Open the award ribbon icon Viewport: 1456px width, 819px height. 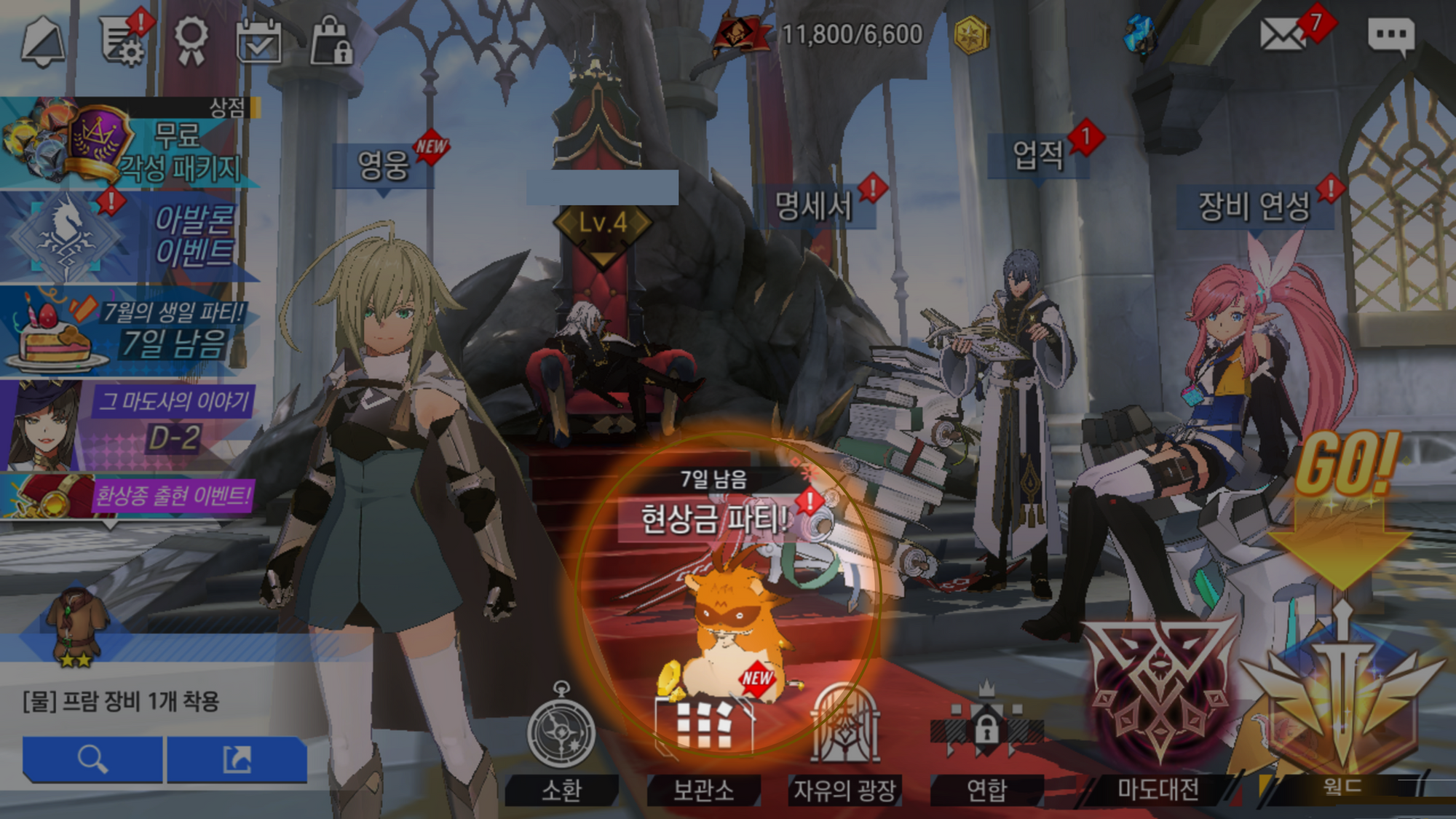(x=191, y=40)
